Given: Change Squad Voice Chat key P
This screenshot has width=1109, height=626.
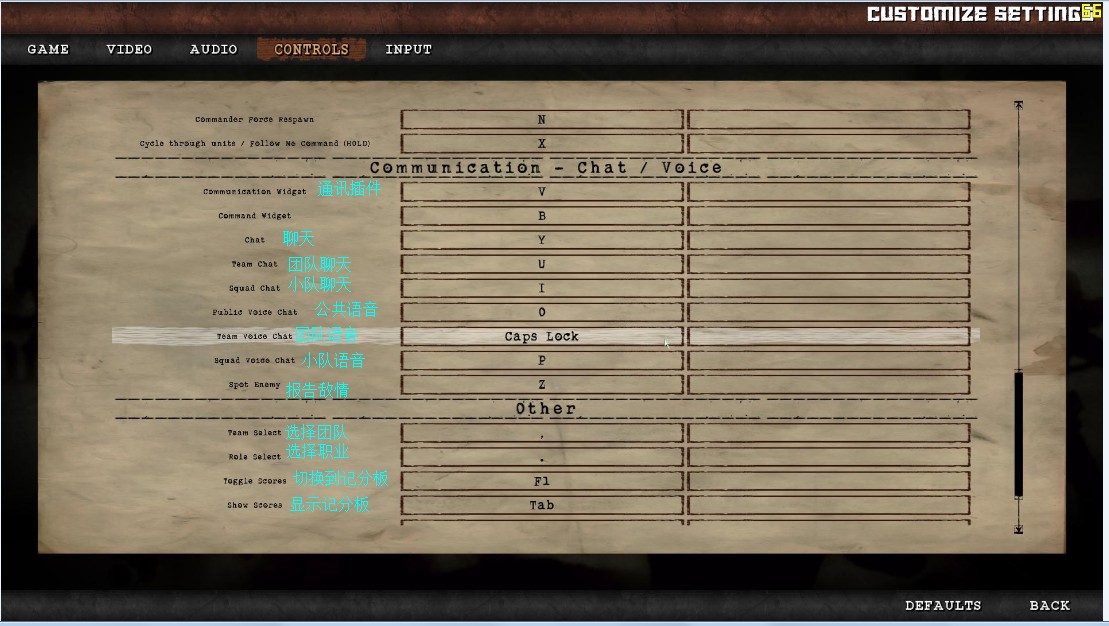Looking at the screenshot, I should 542,360.
